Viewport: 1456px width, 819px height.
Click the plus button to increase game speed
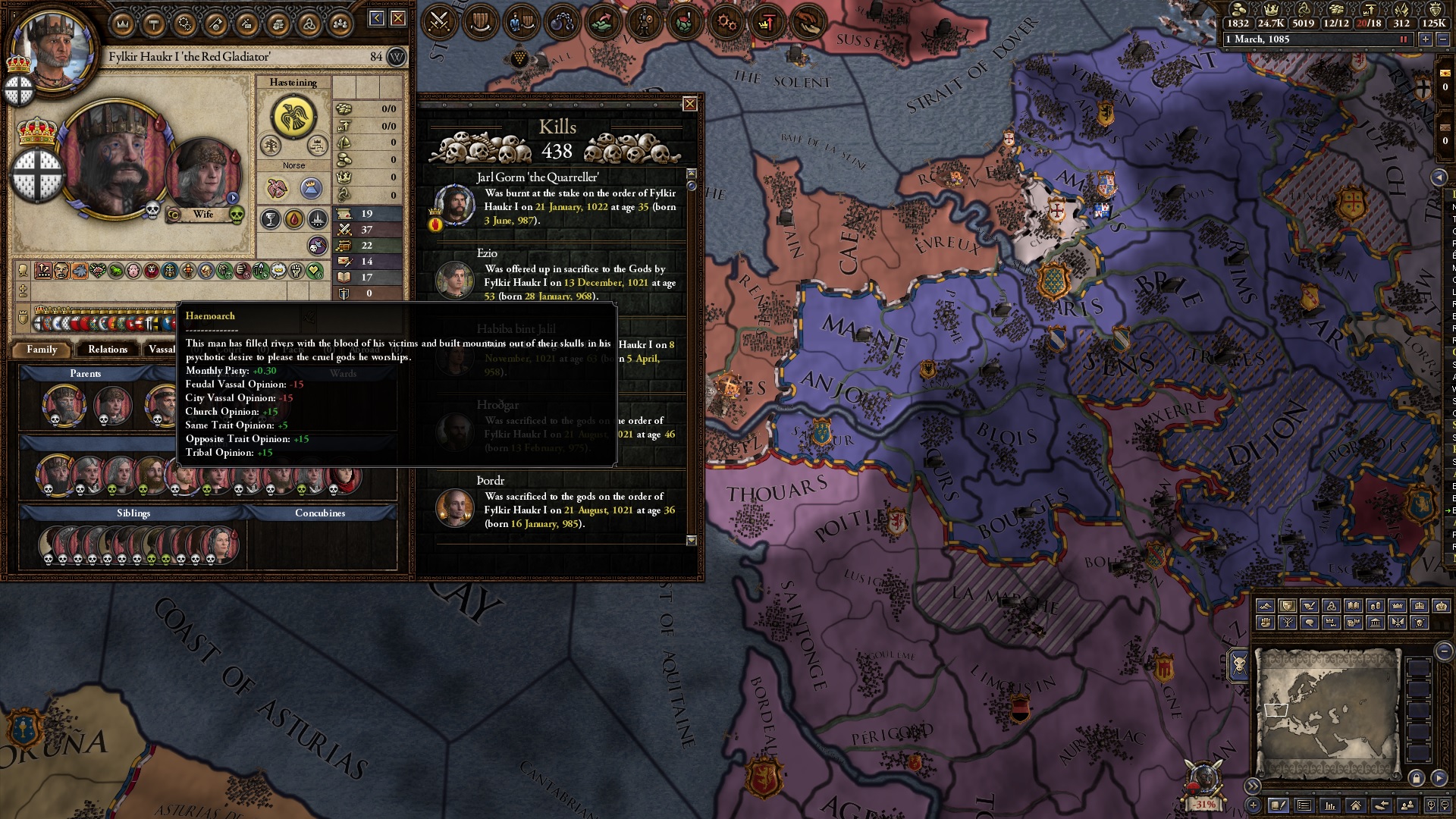point(1425,39)
